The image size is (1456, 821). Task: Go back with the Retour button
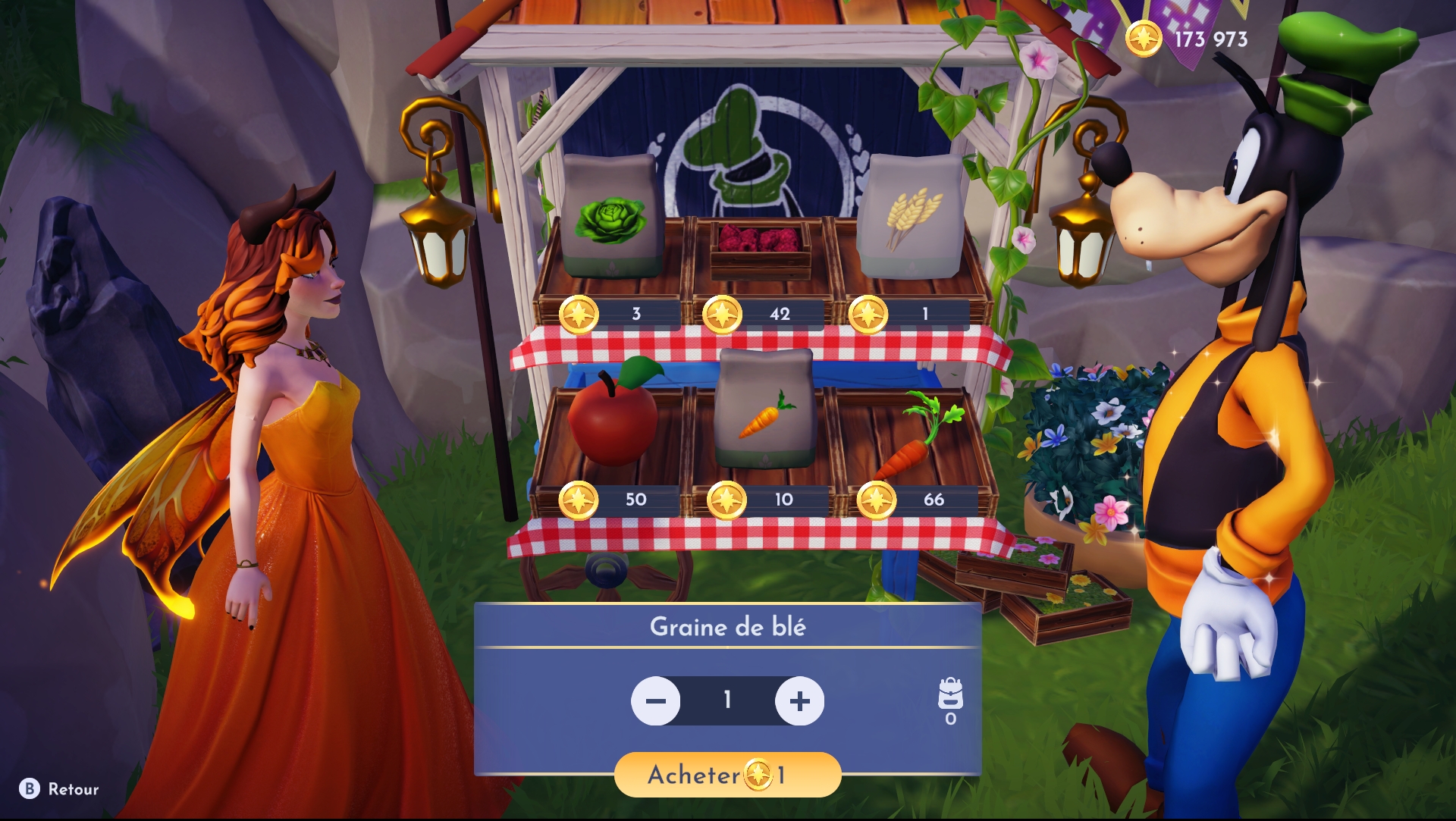click(60, 789)
